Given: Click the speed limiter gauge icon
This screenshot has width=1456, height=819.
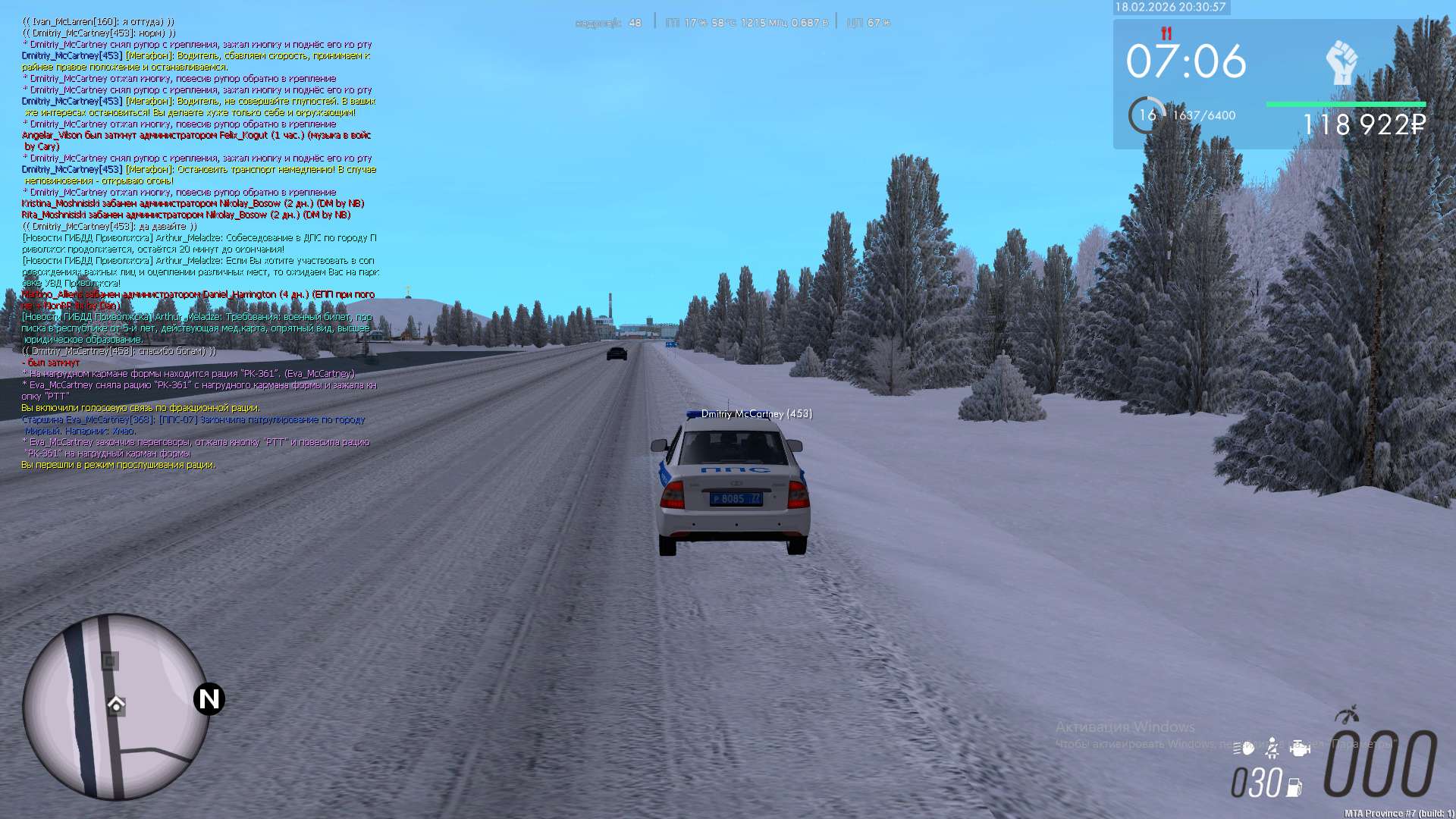Looking at the screenshot, I should click(1347, 715).
